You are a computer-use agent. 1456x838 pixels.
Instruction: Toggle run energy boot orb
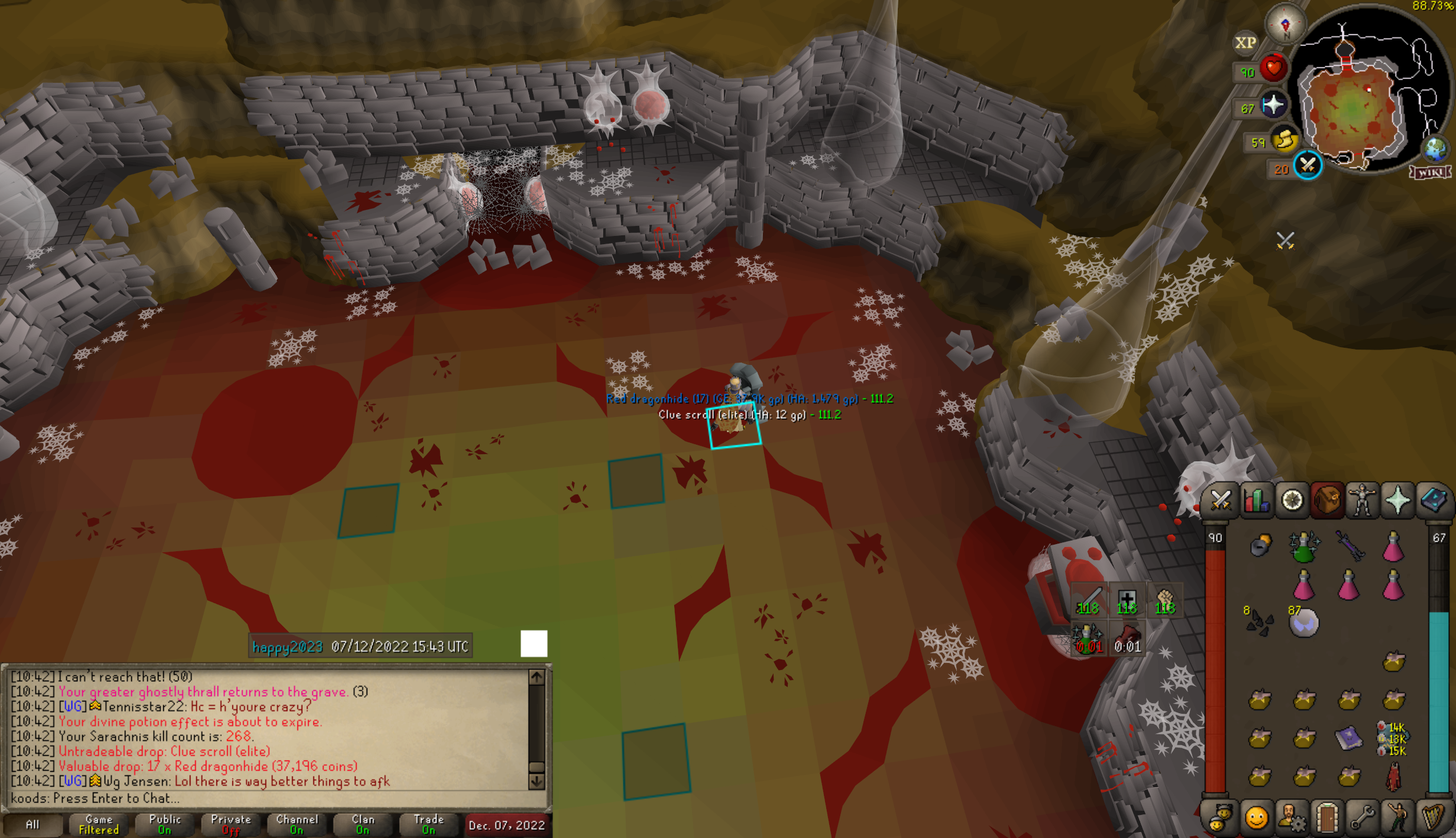click(x=1284, y=141)
